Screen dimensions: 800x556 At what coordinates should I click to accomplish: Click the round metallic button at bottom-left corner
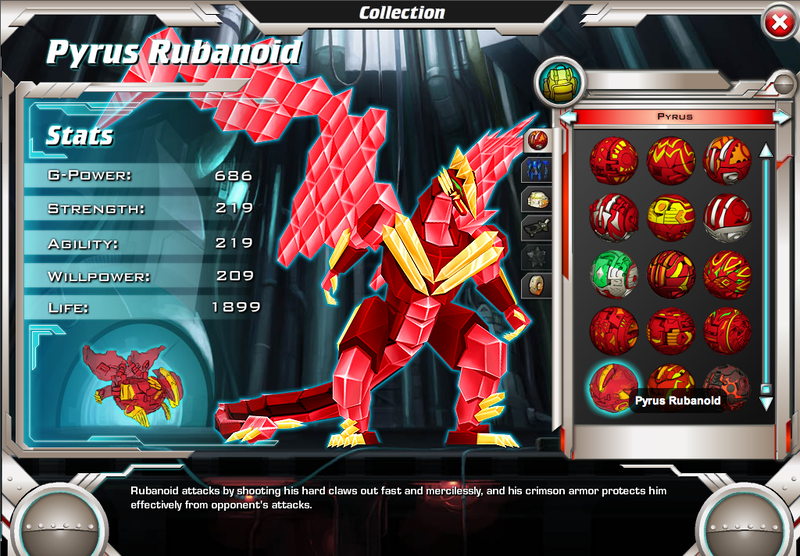pyautogui.click(x=57, y=520)
